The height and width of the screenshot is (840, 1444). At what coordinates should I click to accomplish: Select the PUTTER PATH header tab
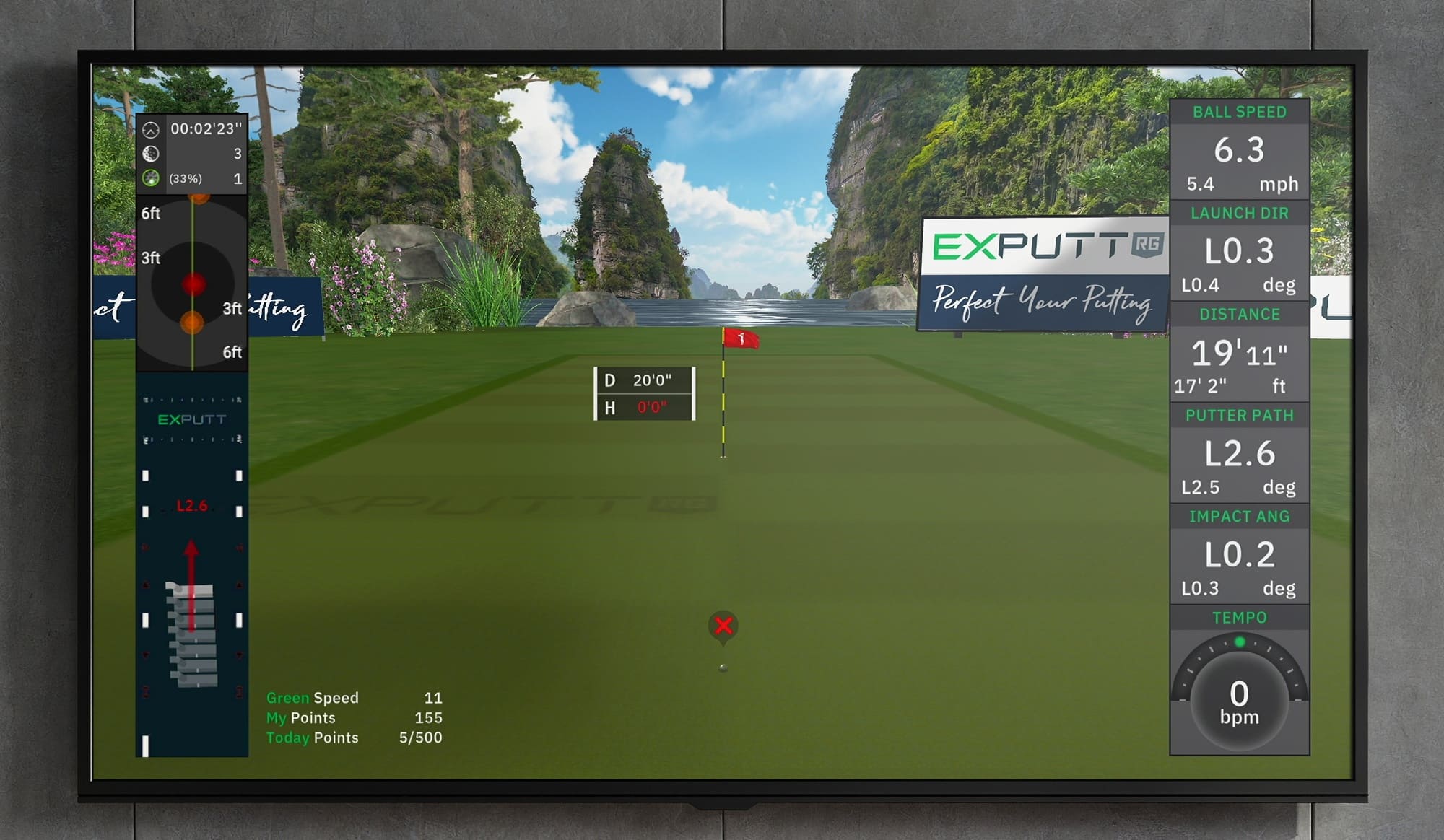(x=1239, y=416)
